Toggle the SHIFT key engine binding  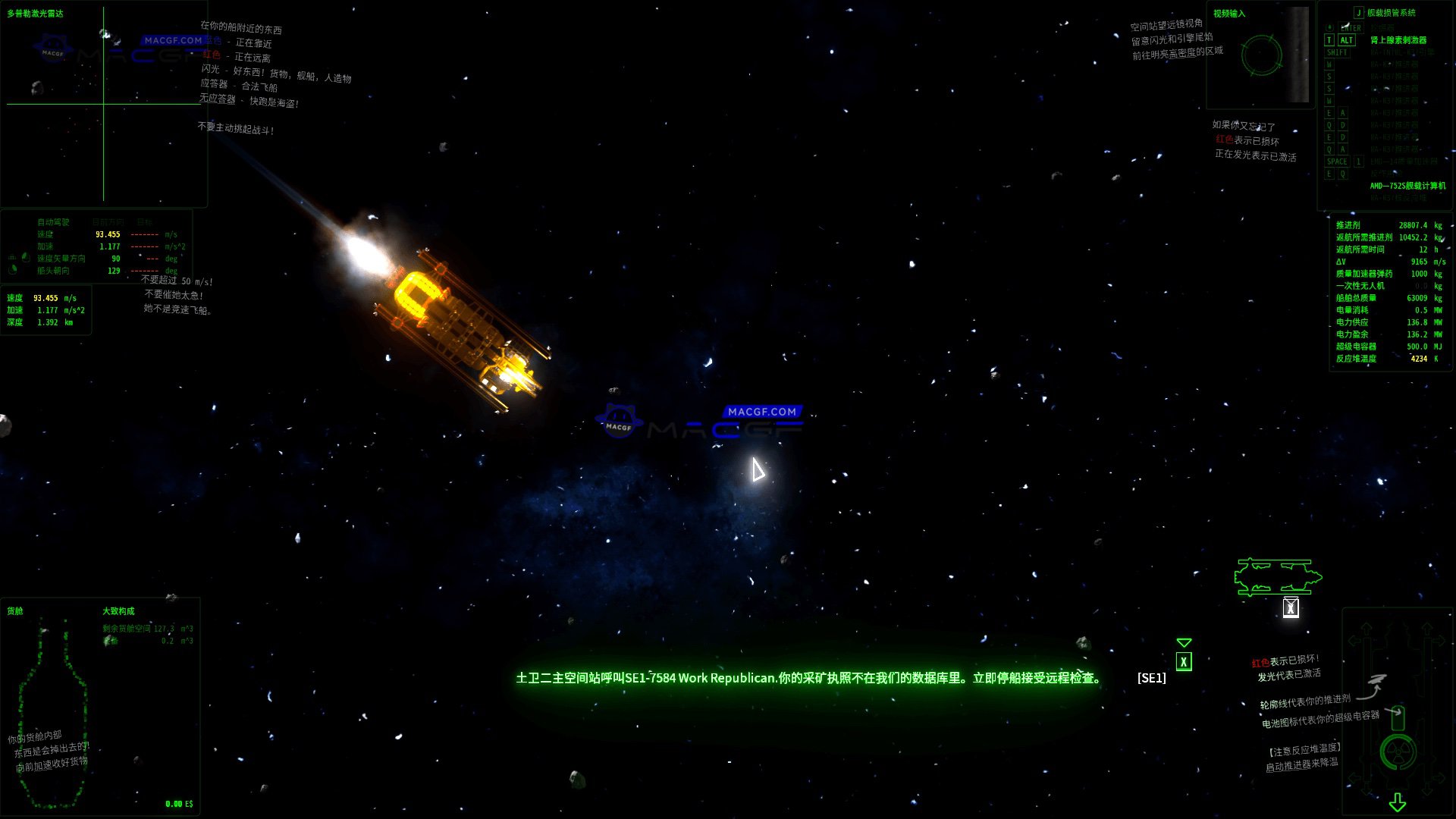point(1338,52)
